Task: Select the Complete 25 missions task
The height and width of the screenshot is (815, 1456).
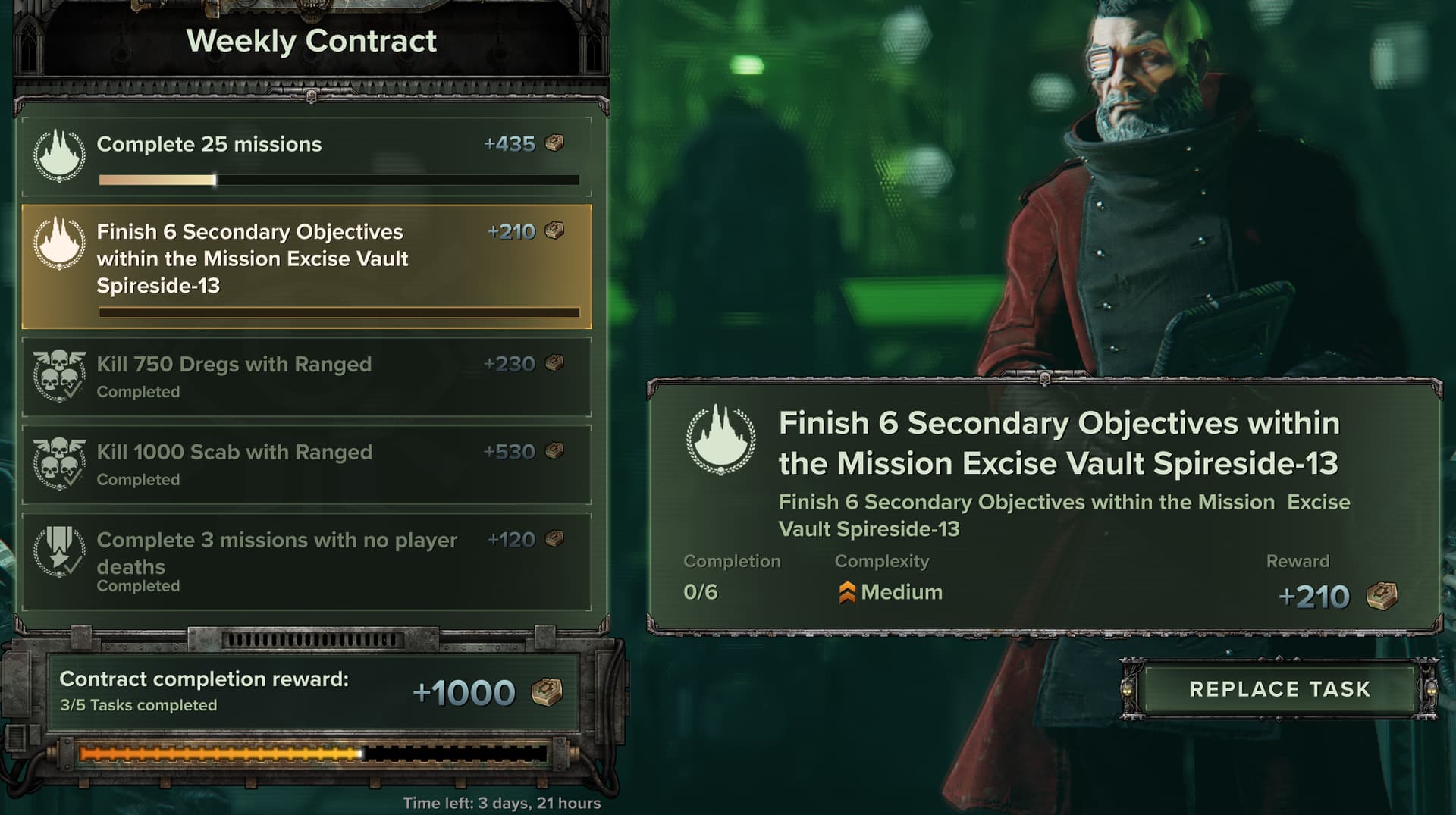Action: [x=306, y=158]
